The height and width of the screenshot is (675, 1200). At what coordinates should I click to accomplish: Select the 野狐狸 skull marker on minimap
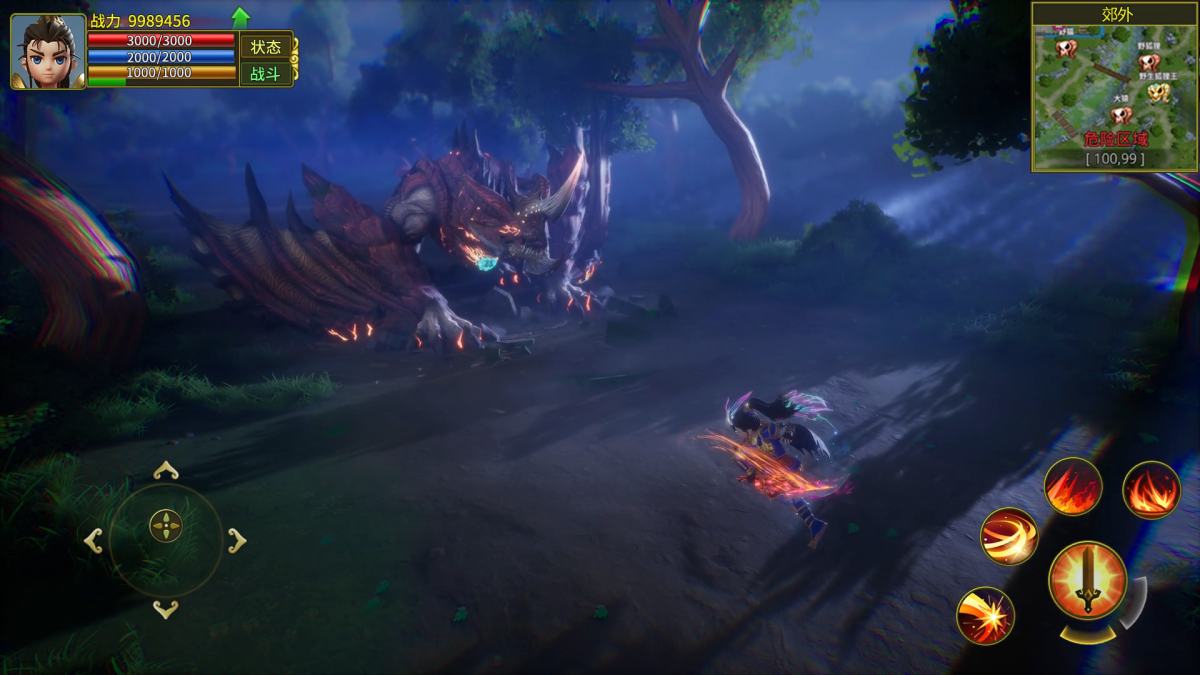1149,62
